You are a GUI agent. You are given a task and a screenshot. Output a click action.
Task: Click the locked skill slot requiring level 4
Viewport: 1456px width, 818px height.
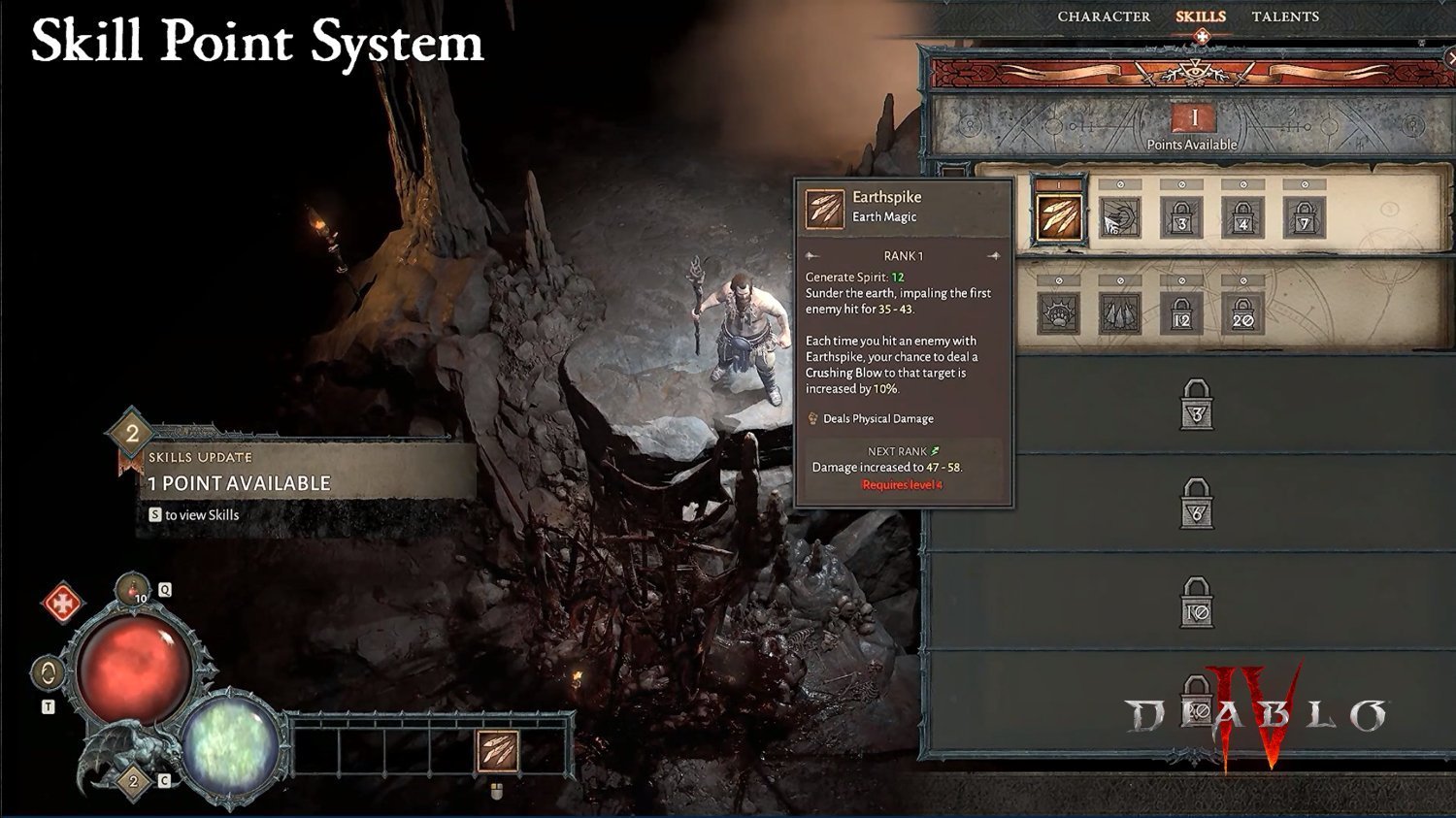point(1242,217)
